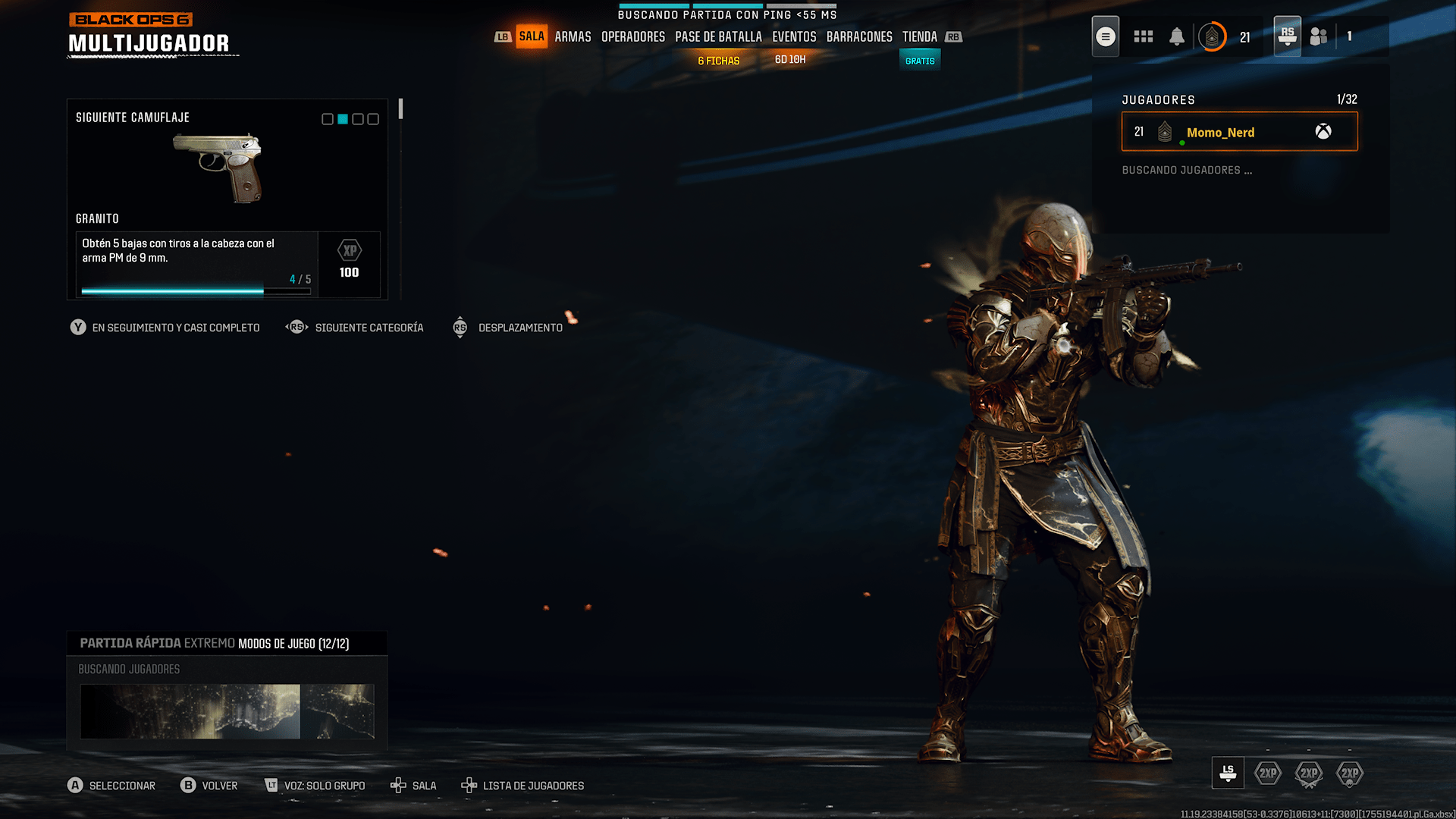1456x819 pixels.
Task: Go to the Pase de Batalla tab
Action: tap(718, 36)
